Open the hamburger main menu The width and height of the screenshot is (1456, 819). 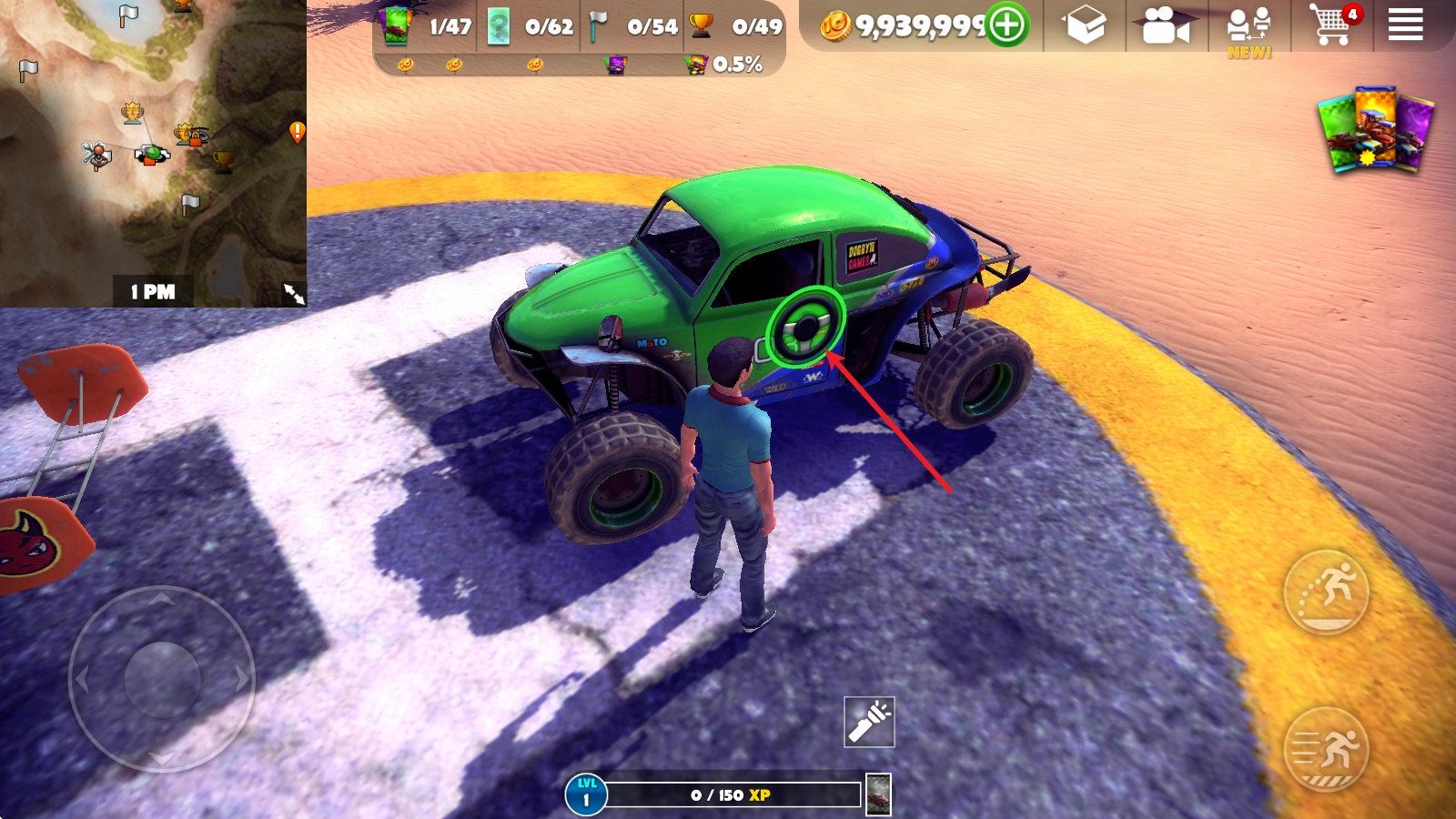1405,25
